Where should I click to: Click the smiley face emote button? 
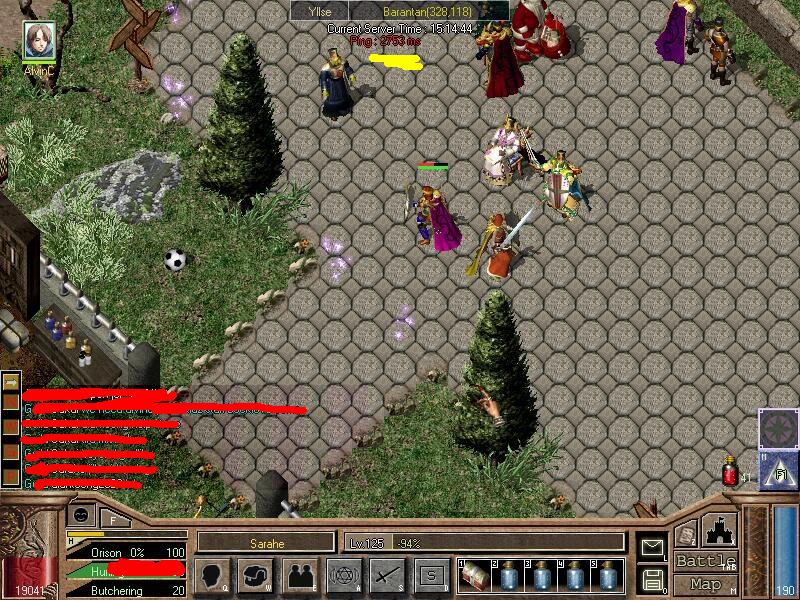(81, 514)
